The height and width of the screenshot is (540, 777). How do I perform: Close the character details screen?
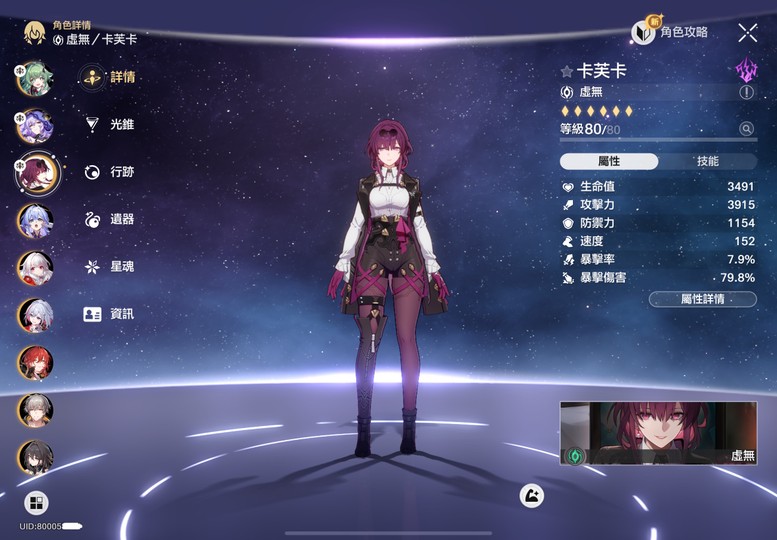point(747,33)
